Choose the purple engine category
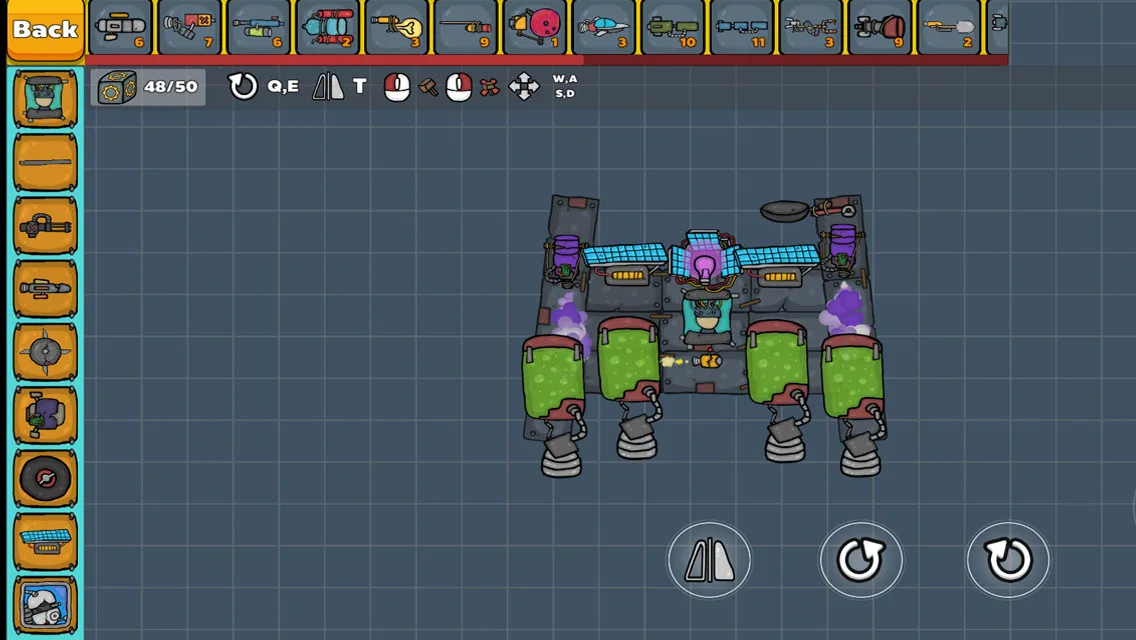The image size is (1136, 640). pos(45,415)
